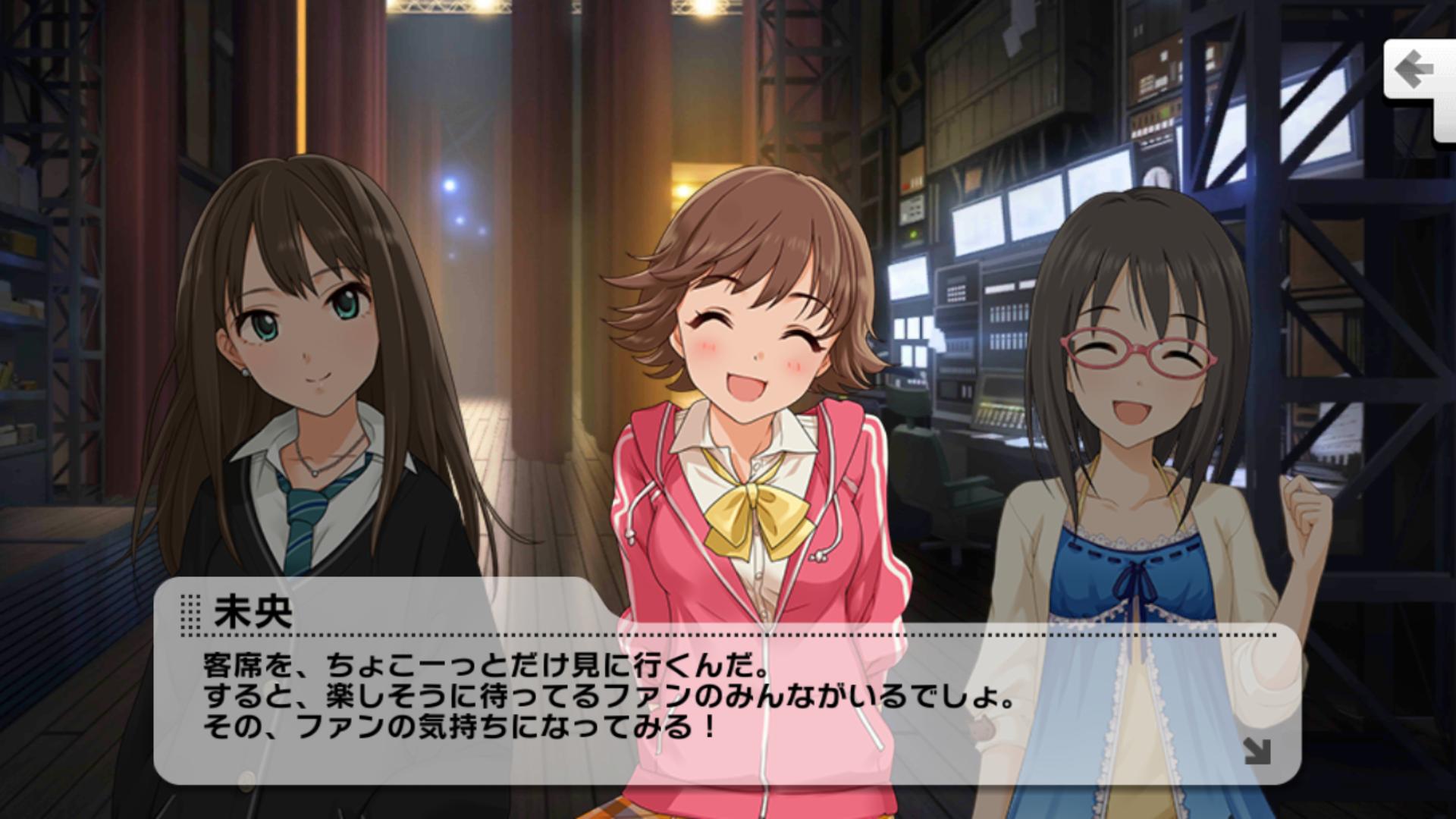The width and height of the screenshot is (1456, 819).
Task: Open the menu with the back-arrow button
Action: pyautogui.click(x=1415, y=72)
